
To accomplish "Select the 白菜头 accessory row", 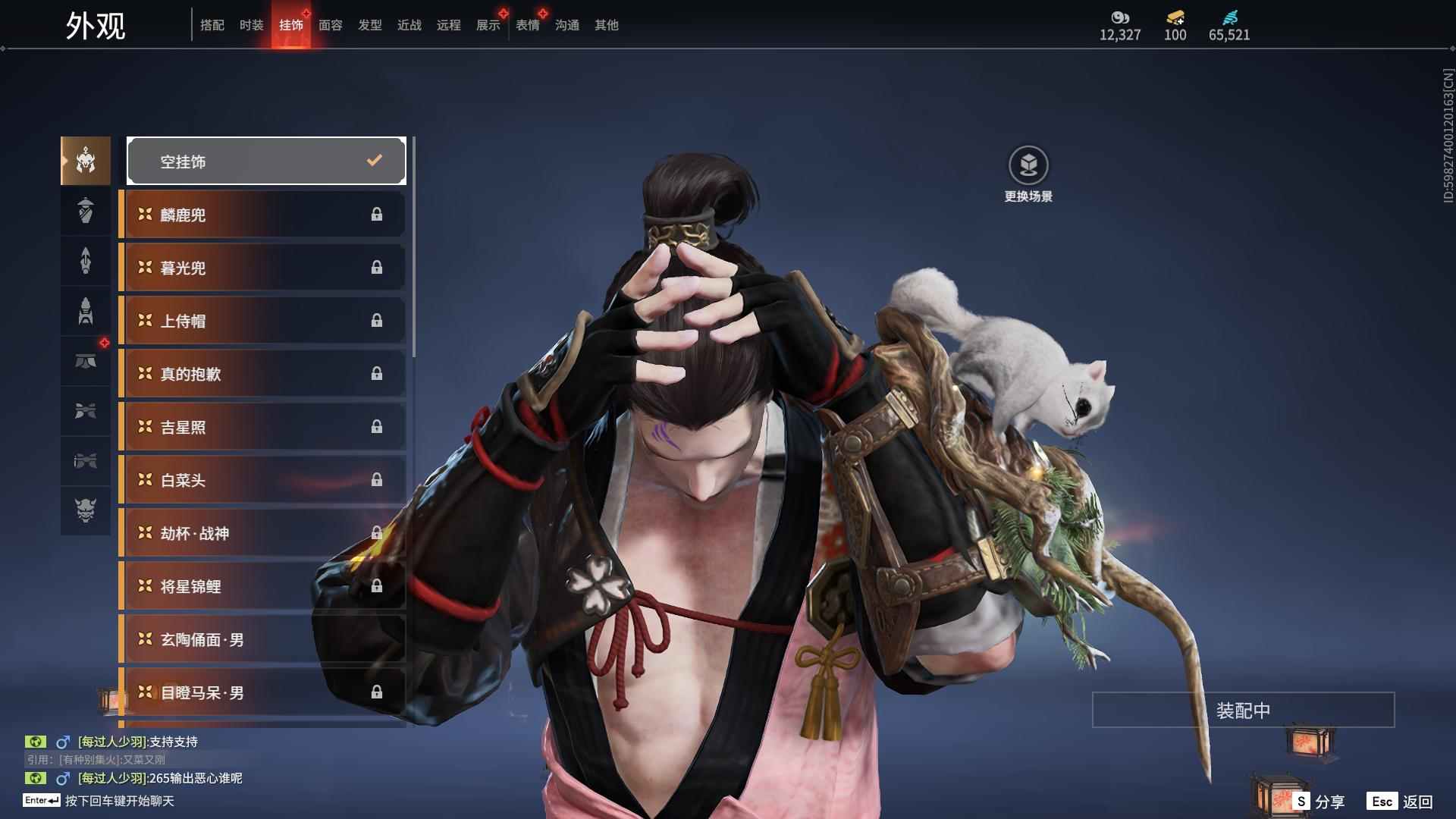I will [262, 480].
